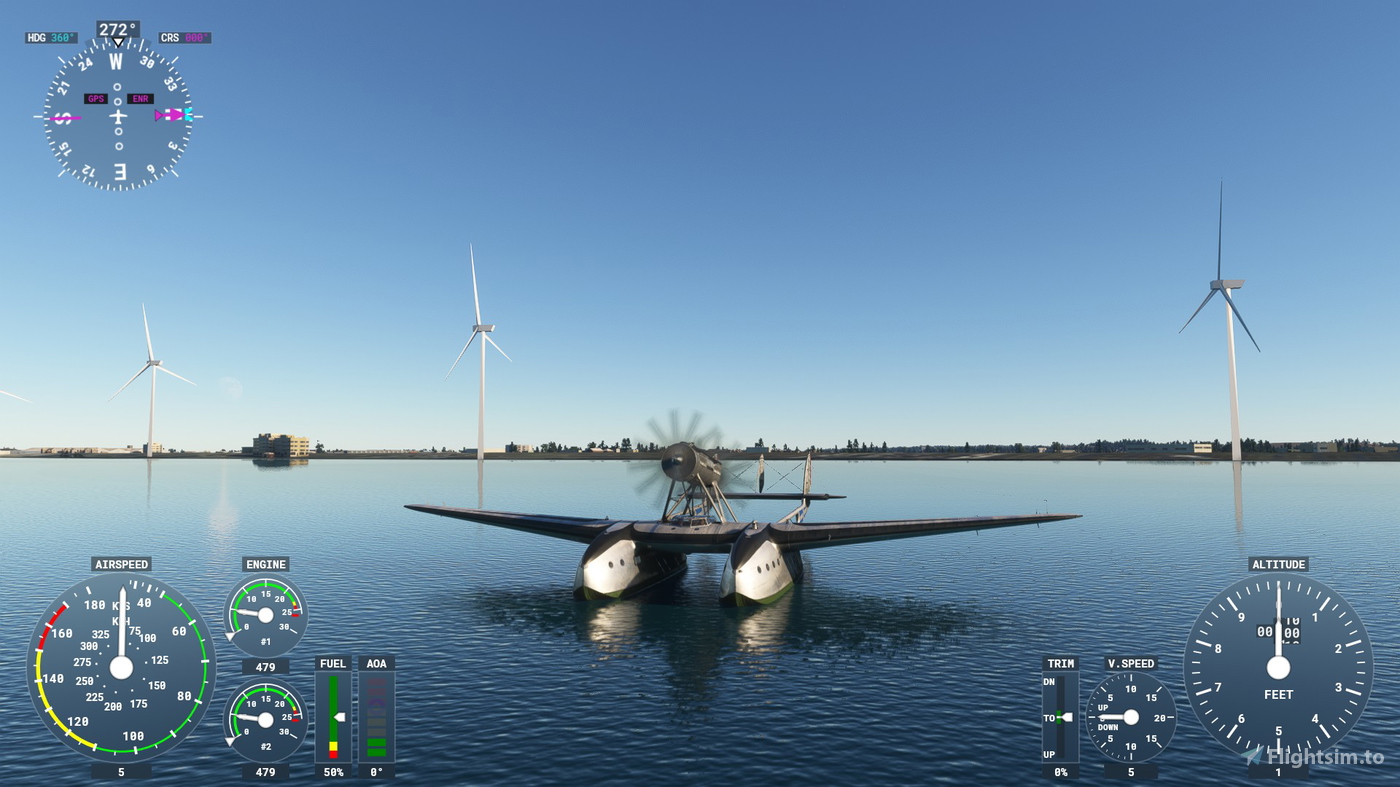The height and width of the screenshot is (787, 1400).
Task: Toggle the TO marker on the TRIM gauge
Action: pyautogui.click(x=1057, y=716)
